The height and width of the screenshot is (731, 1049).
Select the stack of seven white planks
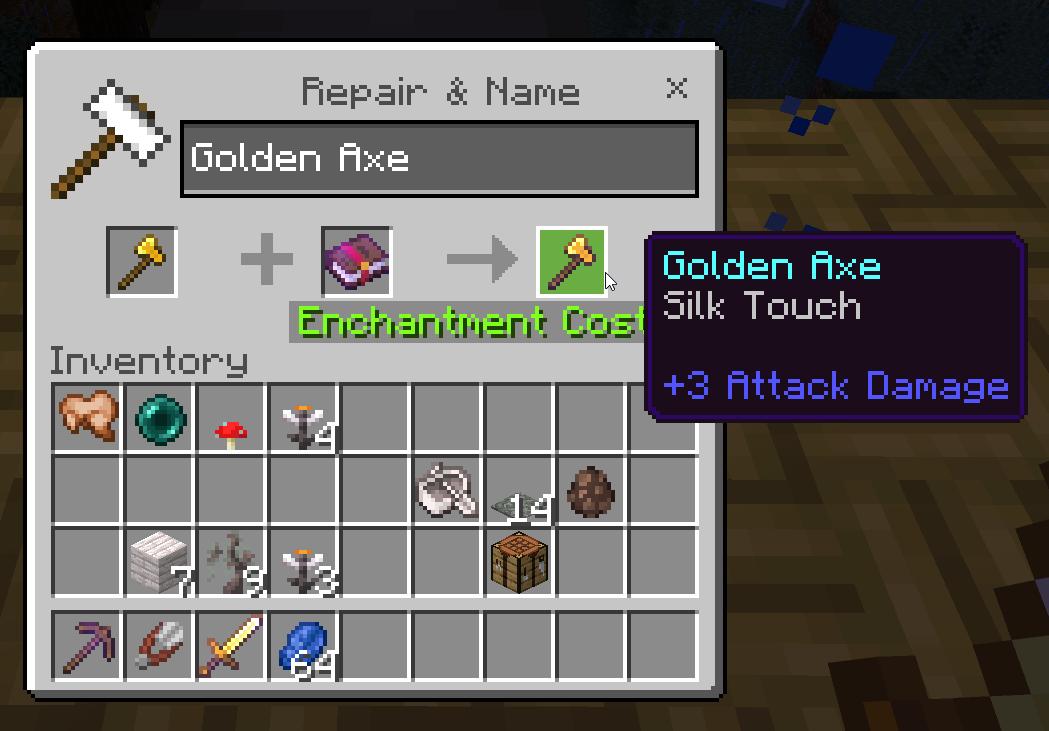pyautogui.click(x=160, y=562)
